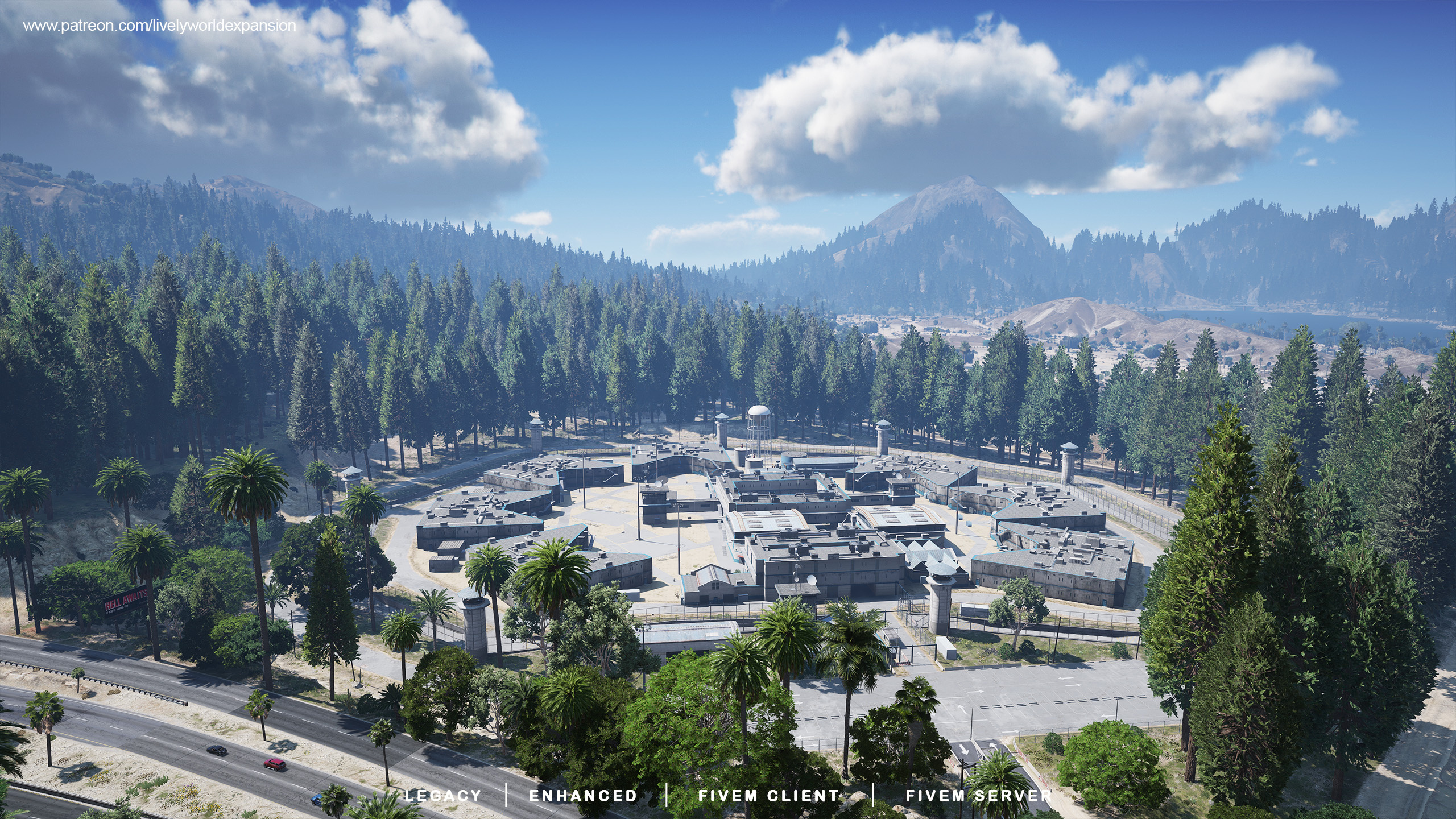This screenshot has height=819, width=1456.
Task: Open the Patreon livelyworldexpansion link
Action: click(159, 26)
